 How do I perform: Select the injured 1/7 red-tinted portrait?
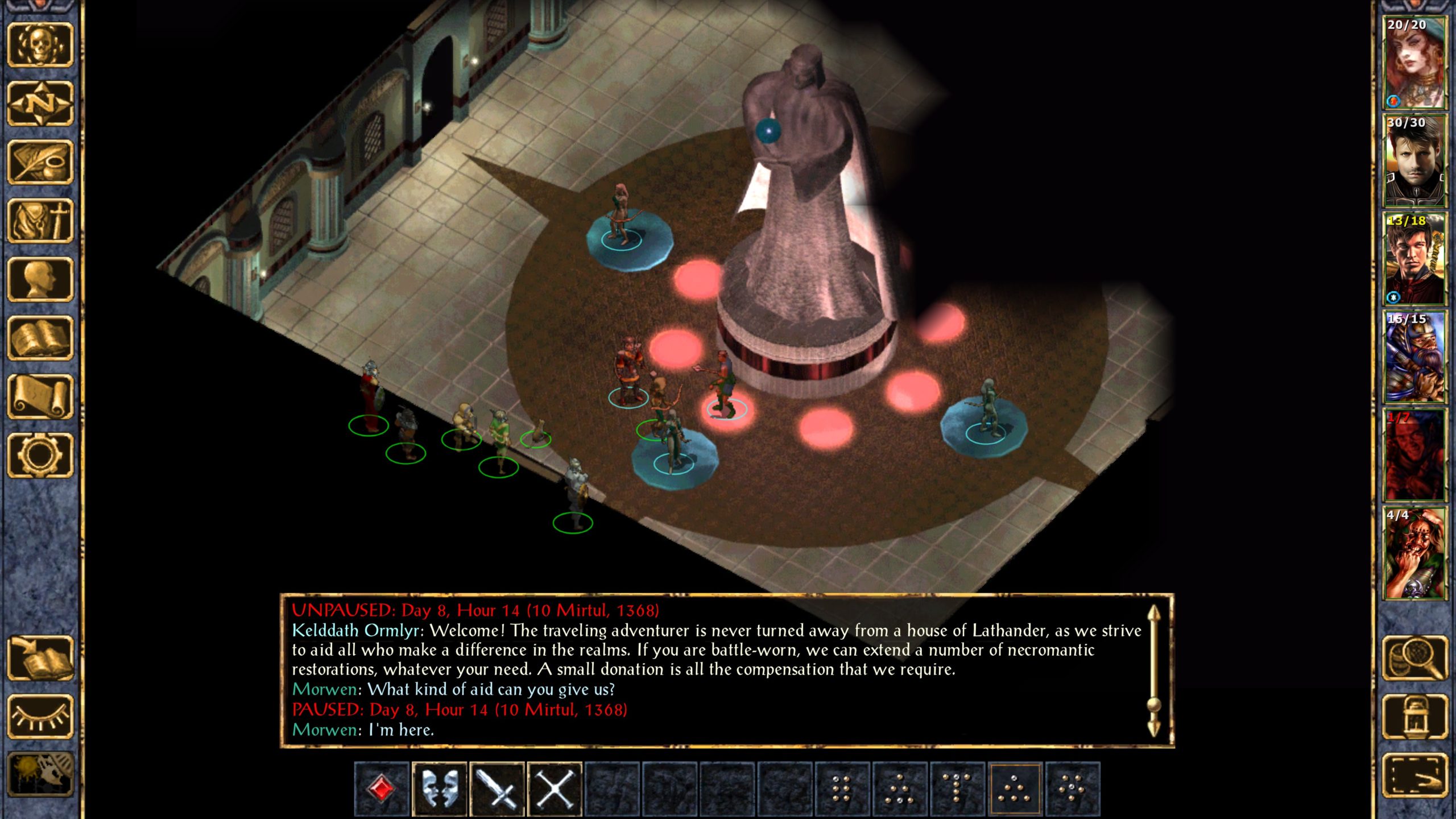(x=1414, y=455)
